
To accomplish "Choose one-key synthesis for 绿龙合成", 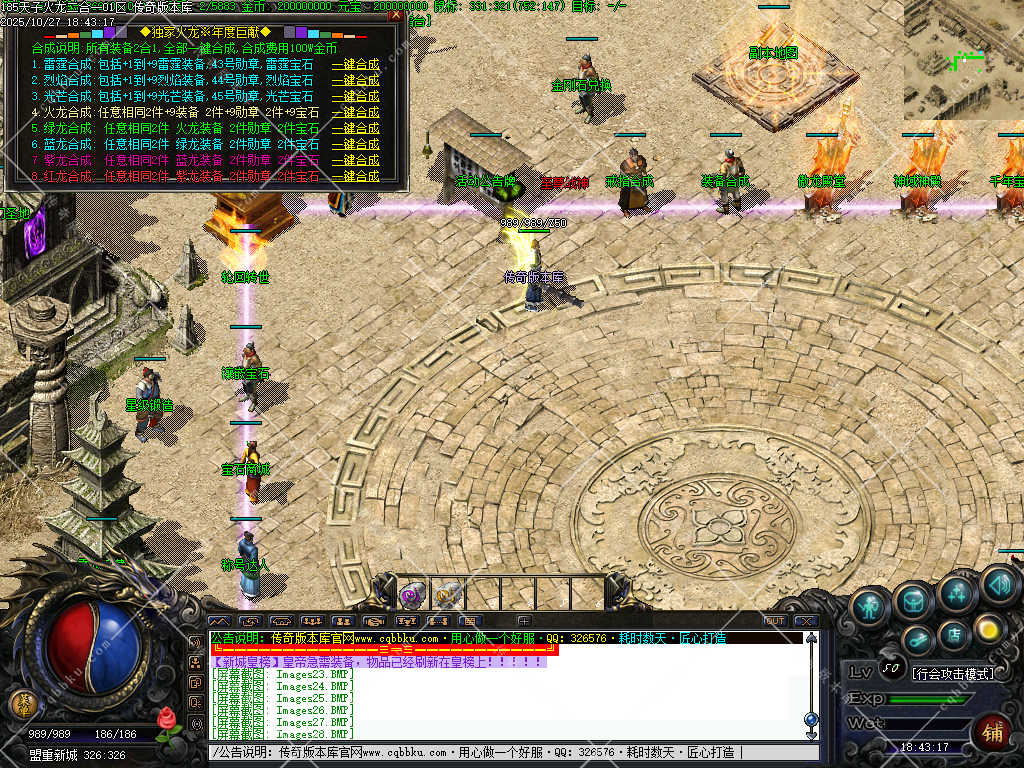I will point(356,128).
